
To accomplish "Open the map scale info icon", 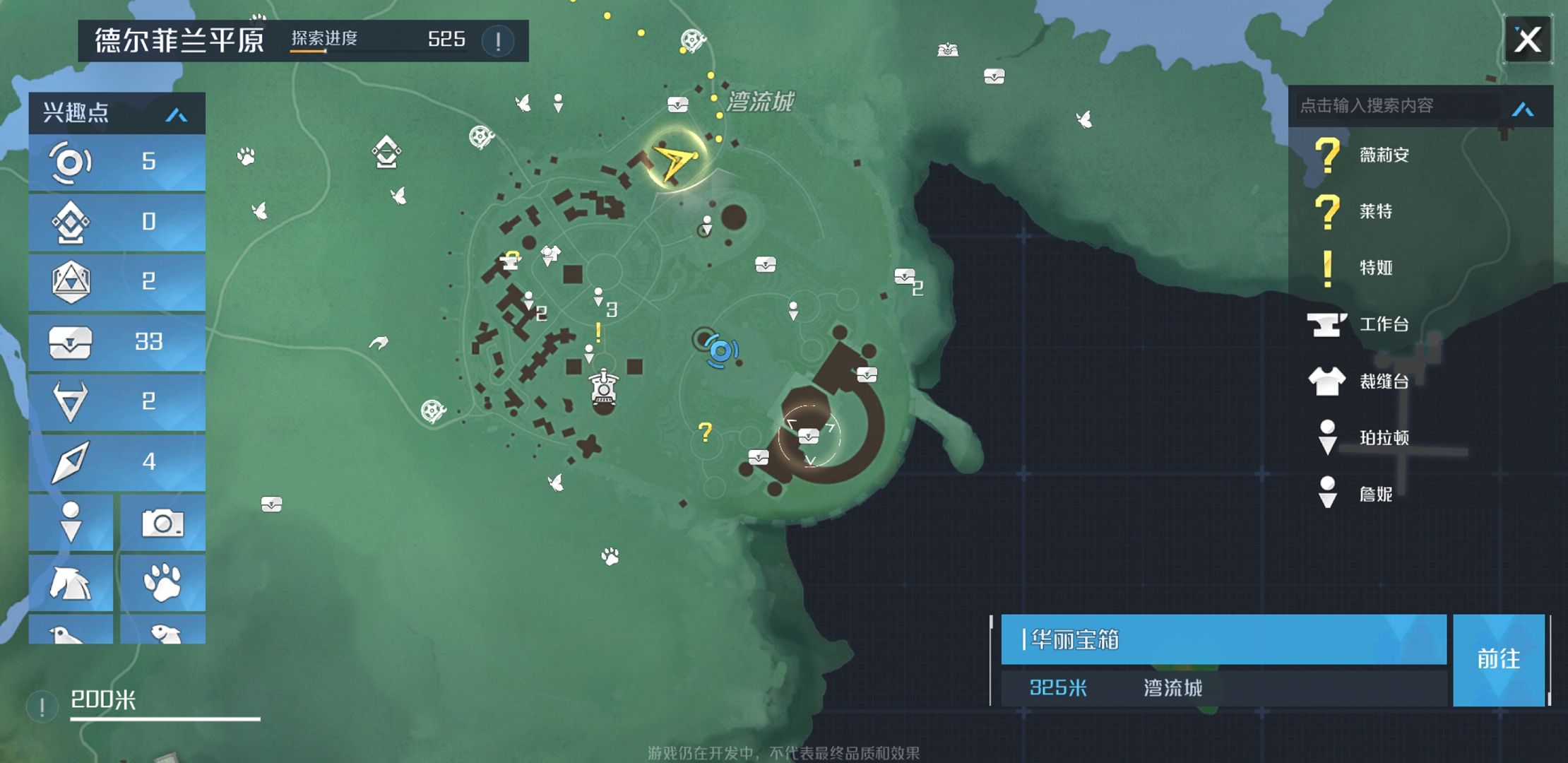I will 42,705.
